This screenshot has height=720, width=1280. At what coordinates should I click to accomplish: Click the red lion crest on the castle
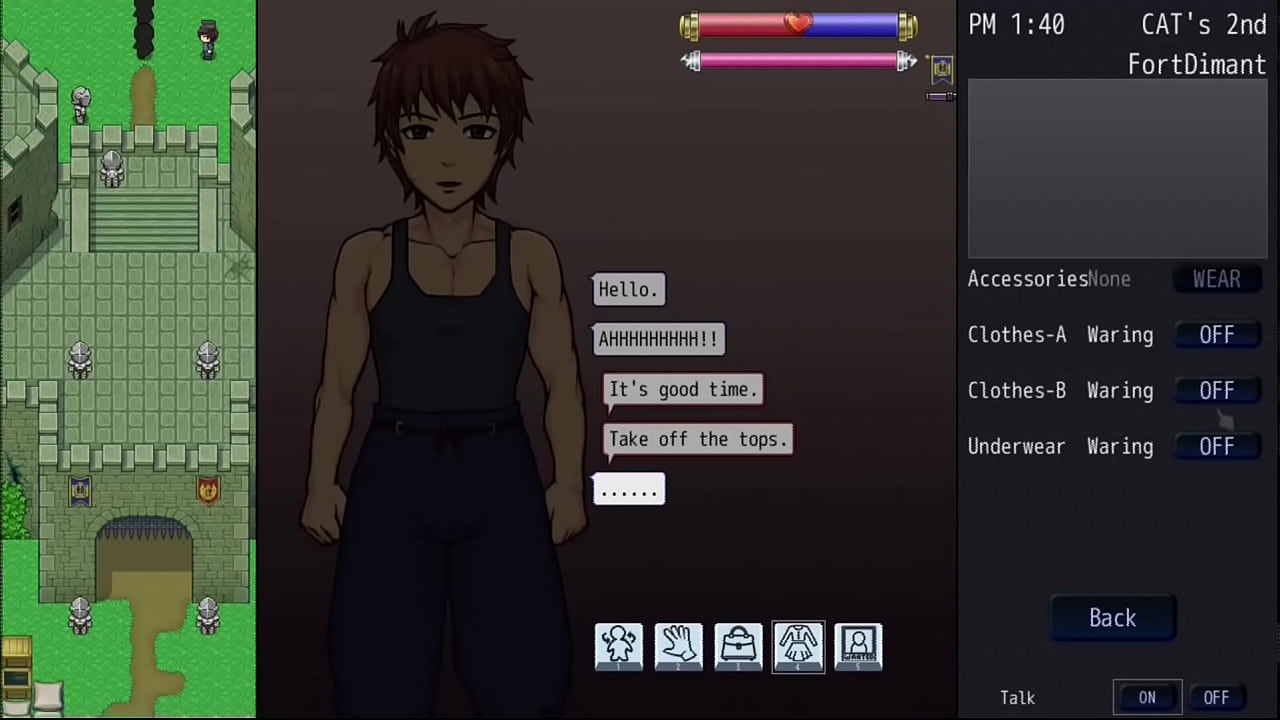207,489
